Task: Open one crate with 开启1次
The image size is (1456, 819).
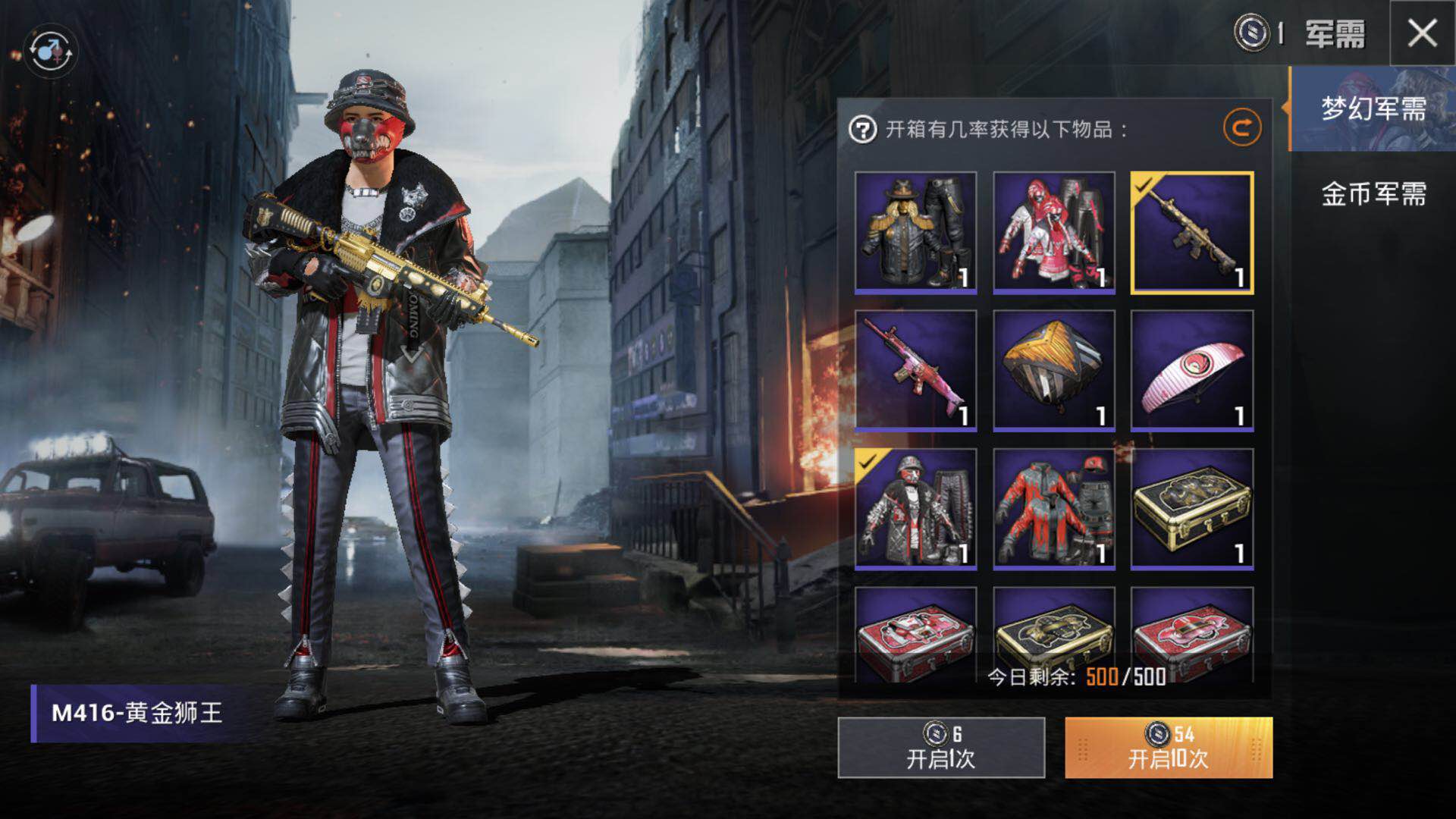Action: point(941,748)
